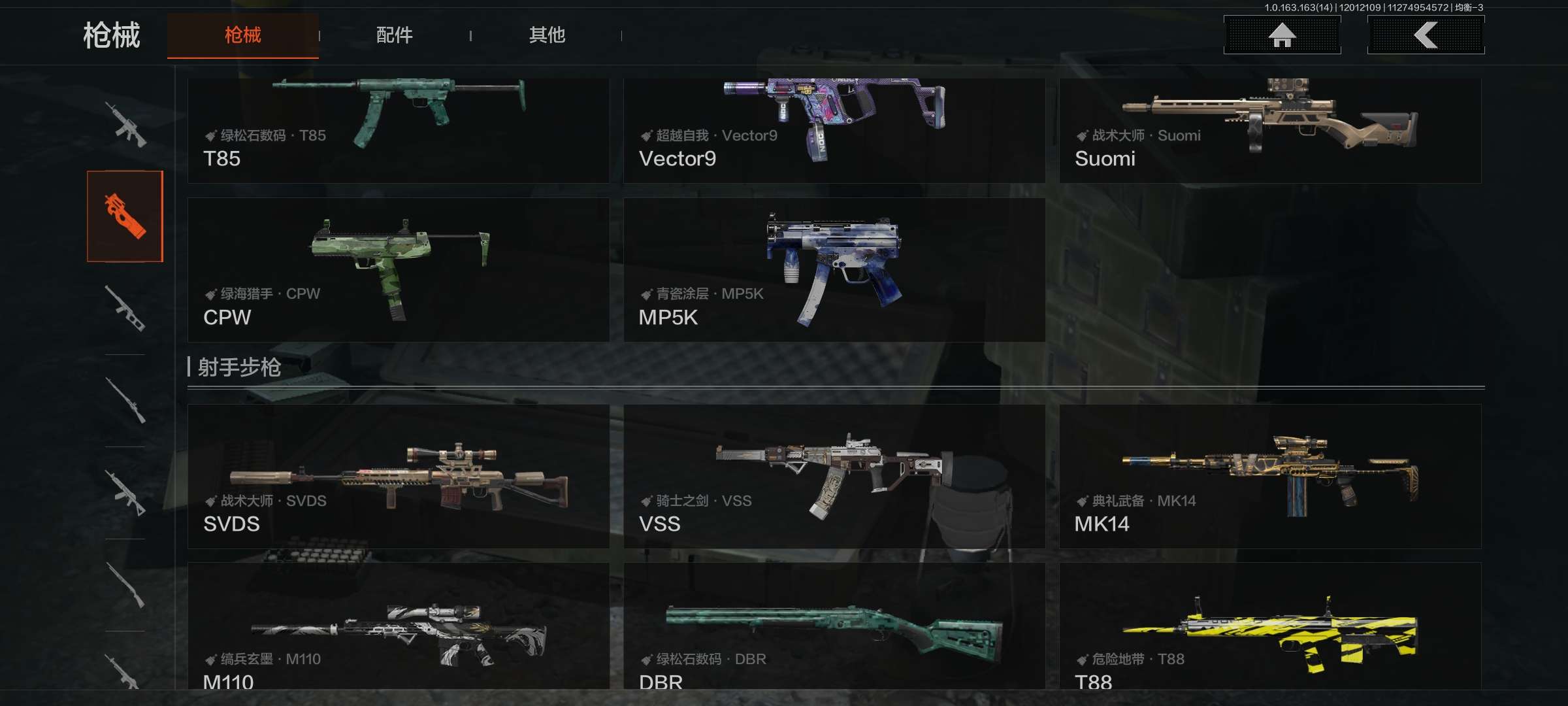Return to the home screen
Screen dimensions: 1568x706
pos(1282,35)
